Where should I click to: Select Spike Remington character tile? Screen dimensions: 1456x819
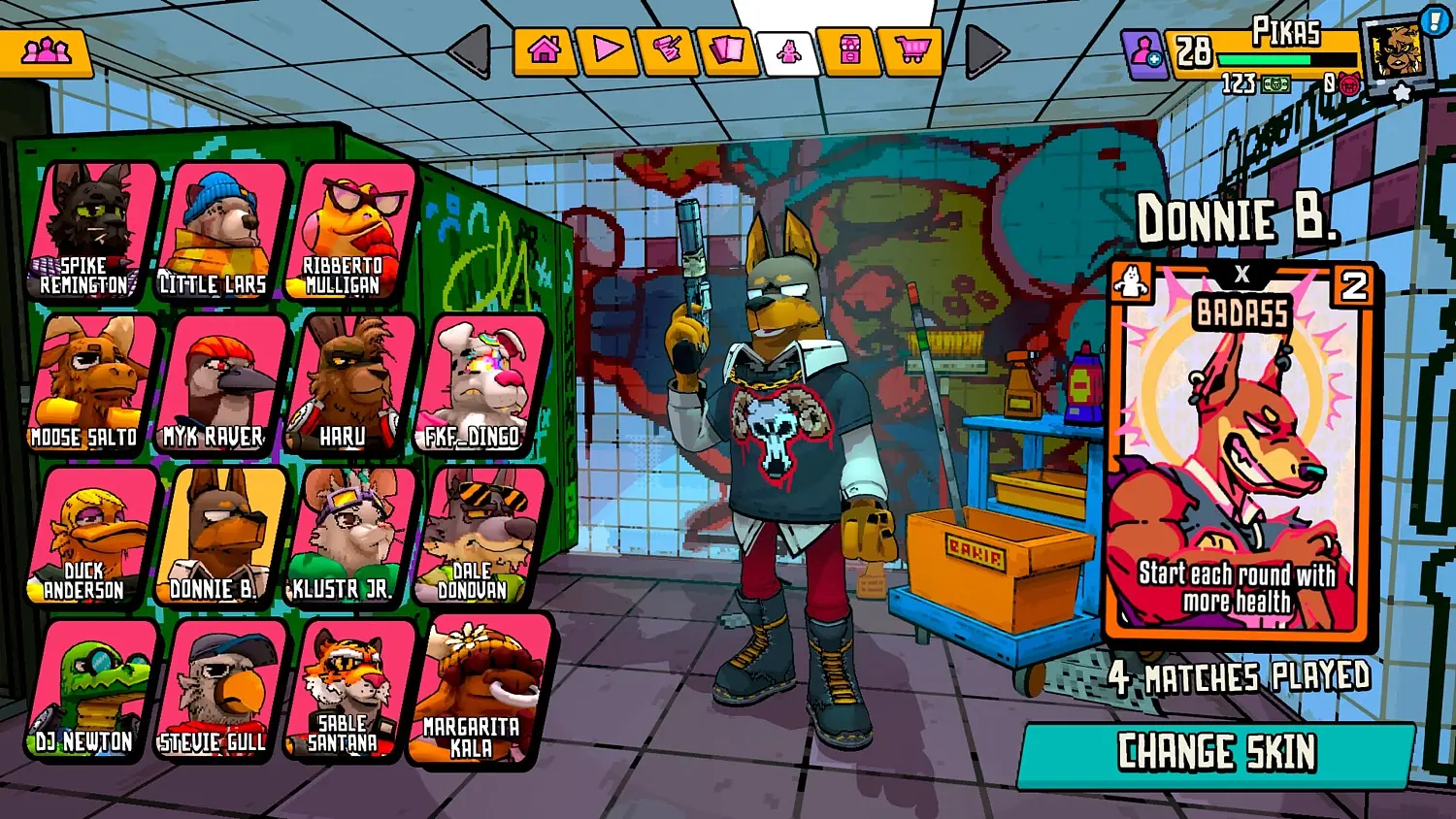coord(92,232)
